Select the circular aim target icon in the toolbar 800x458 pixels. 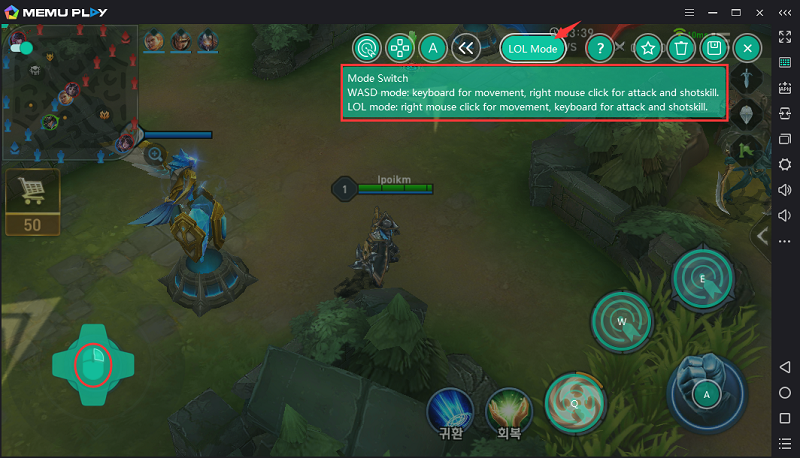click(x=367, y=48)
